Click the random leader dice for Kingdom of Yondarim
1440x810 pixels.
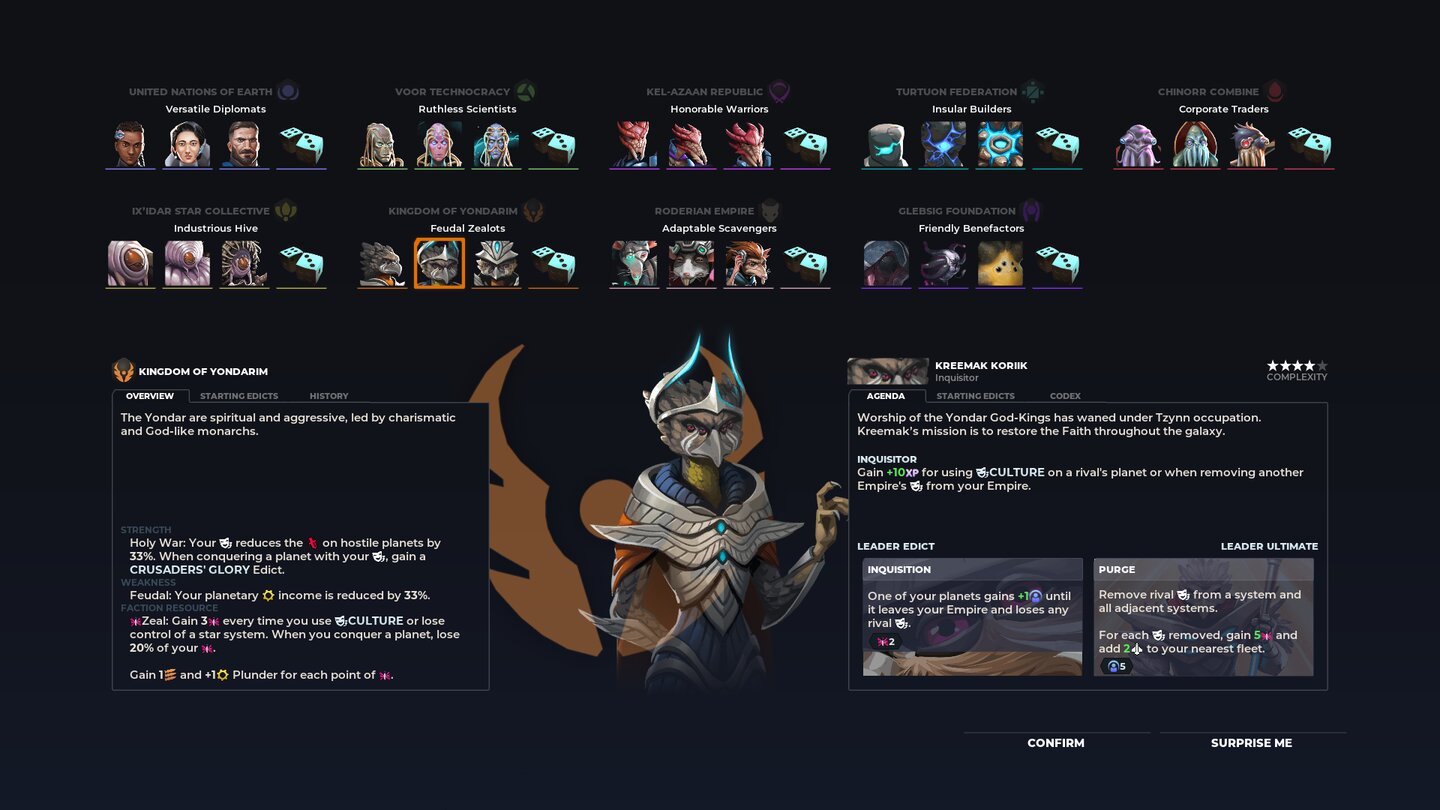553,263
